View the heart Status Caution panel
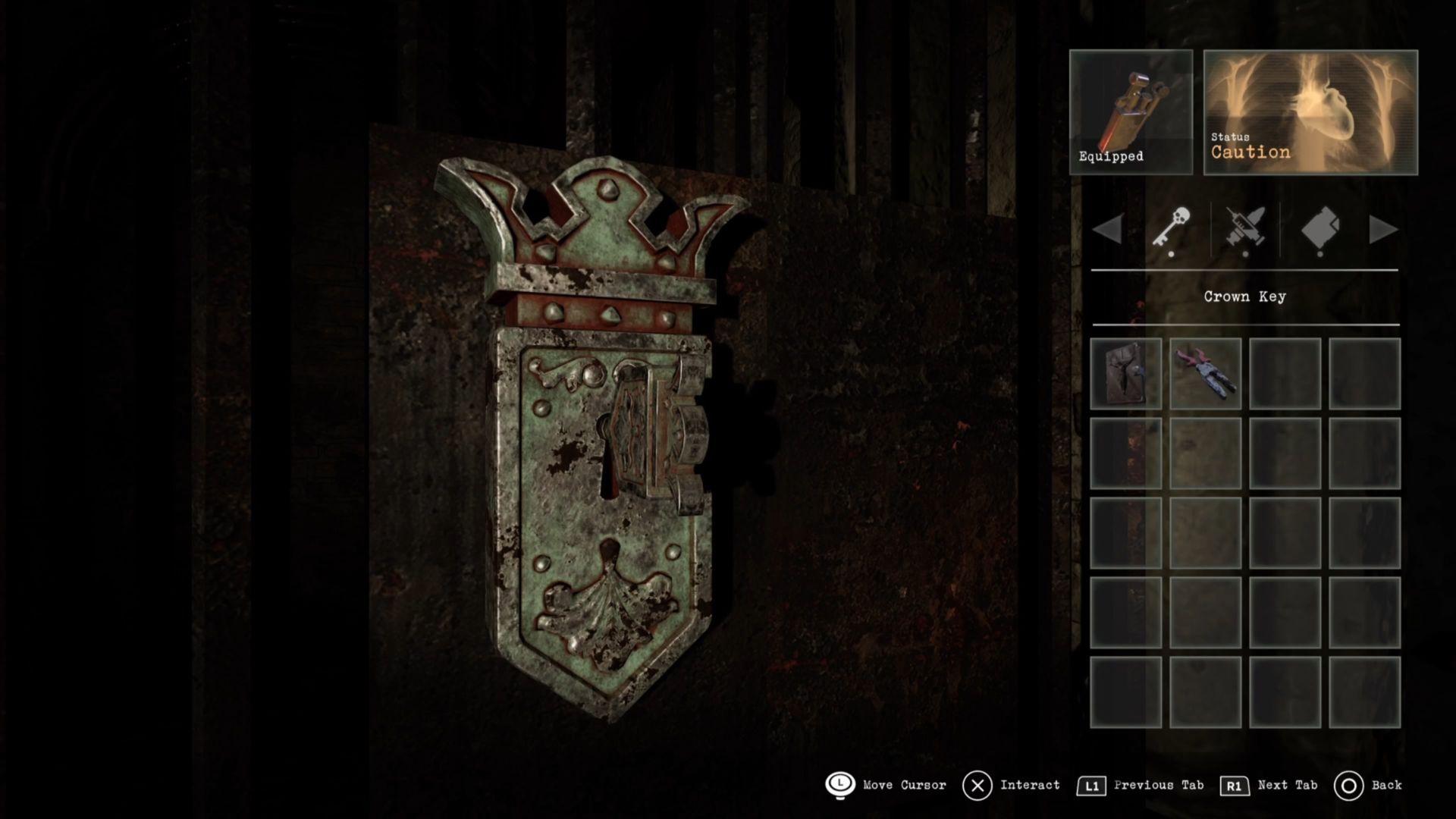 [x=1310, y=112]
